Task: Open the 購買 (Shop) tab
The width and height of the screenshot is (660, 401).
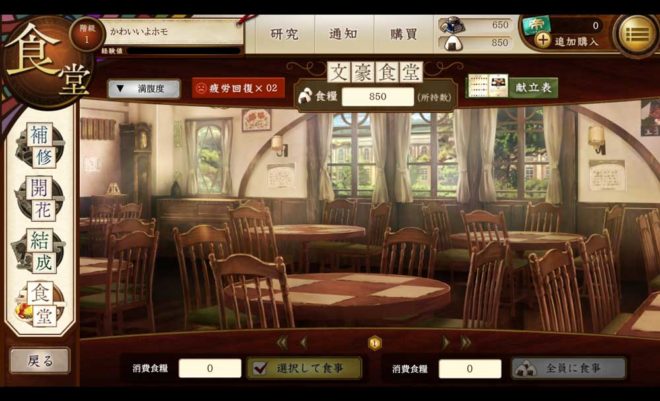Action: [x=404, y=33]
